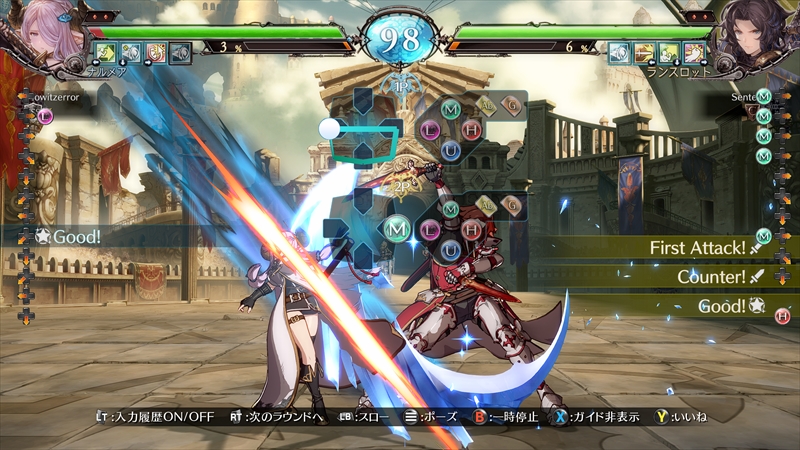Select Lancelot's blue whirl skill icon
The width and height of the screenshot is (800, 450).
(620, 52)
